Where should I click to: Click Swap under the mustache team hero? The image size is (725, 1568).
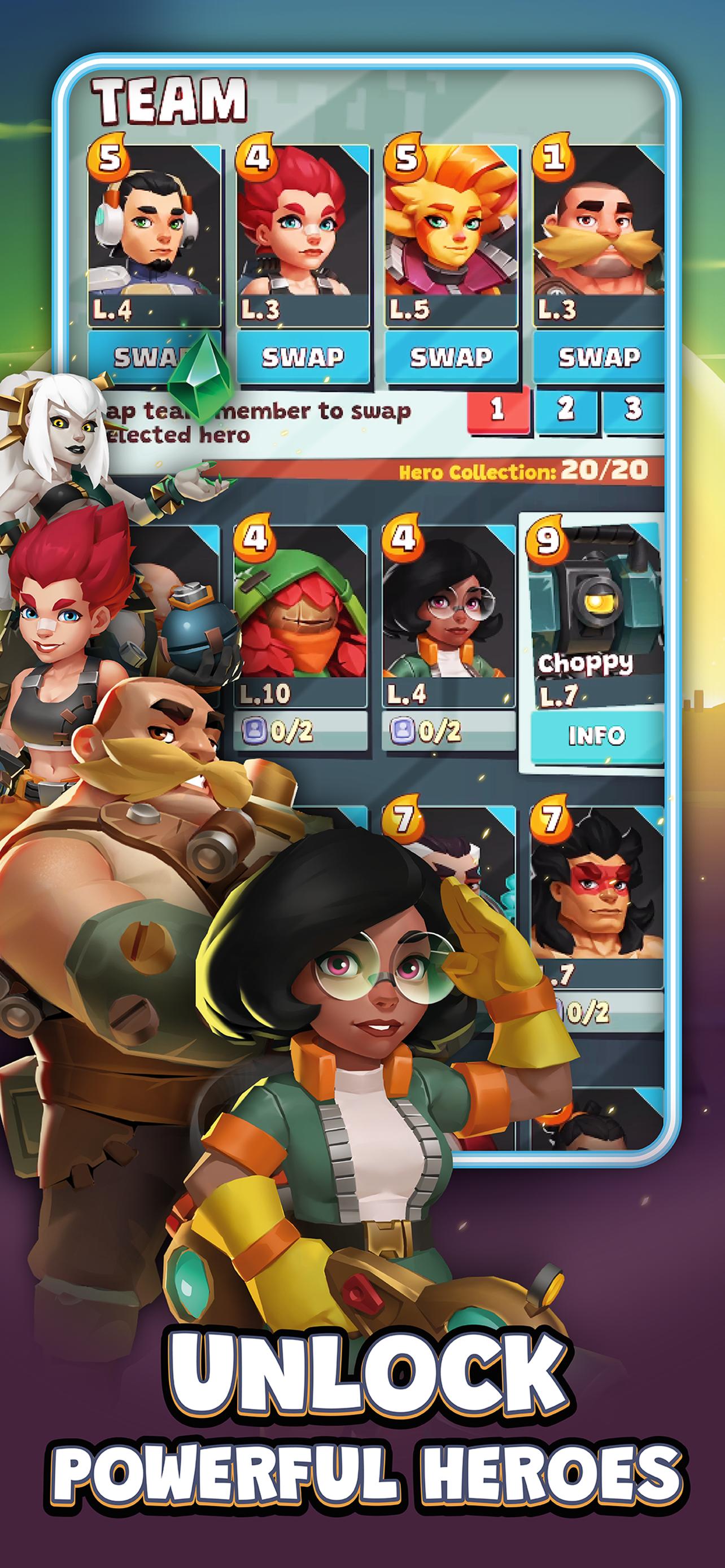(x=599, y=357)
